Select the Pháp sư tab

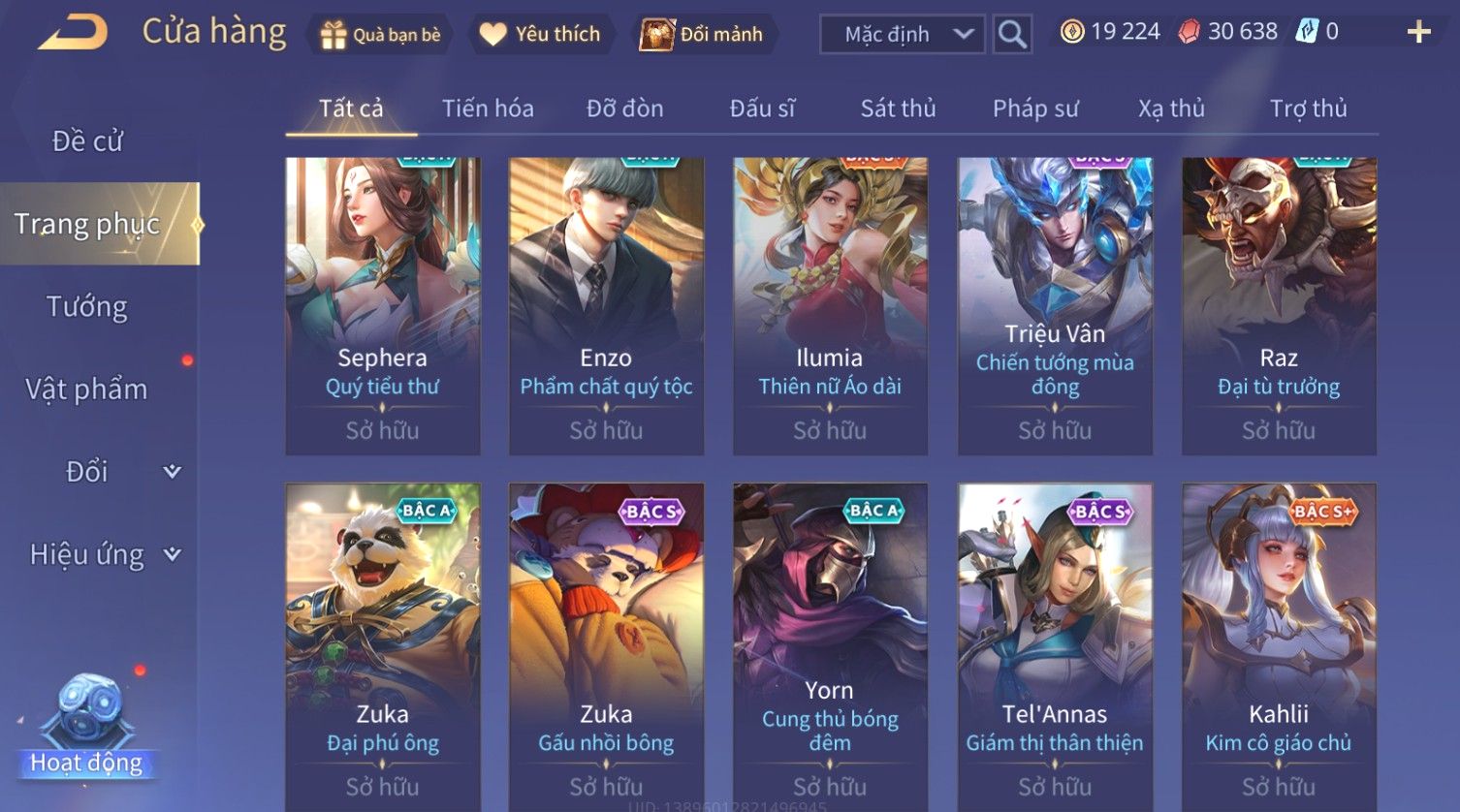[x=1035, y=109]
